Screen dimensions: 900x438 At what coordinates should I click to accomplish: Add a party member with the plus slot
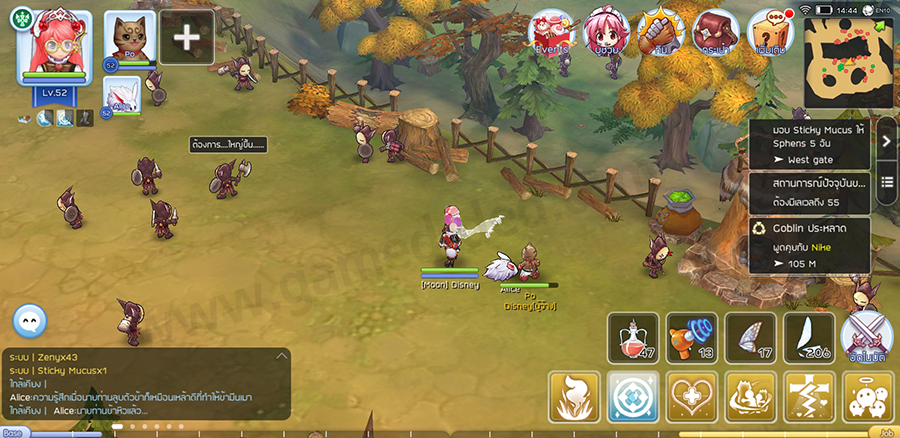click(x=187, y=37)
